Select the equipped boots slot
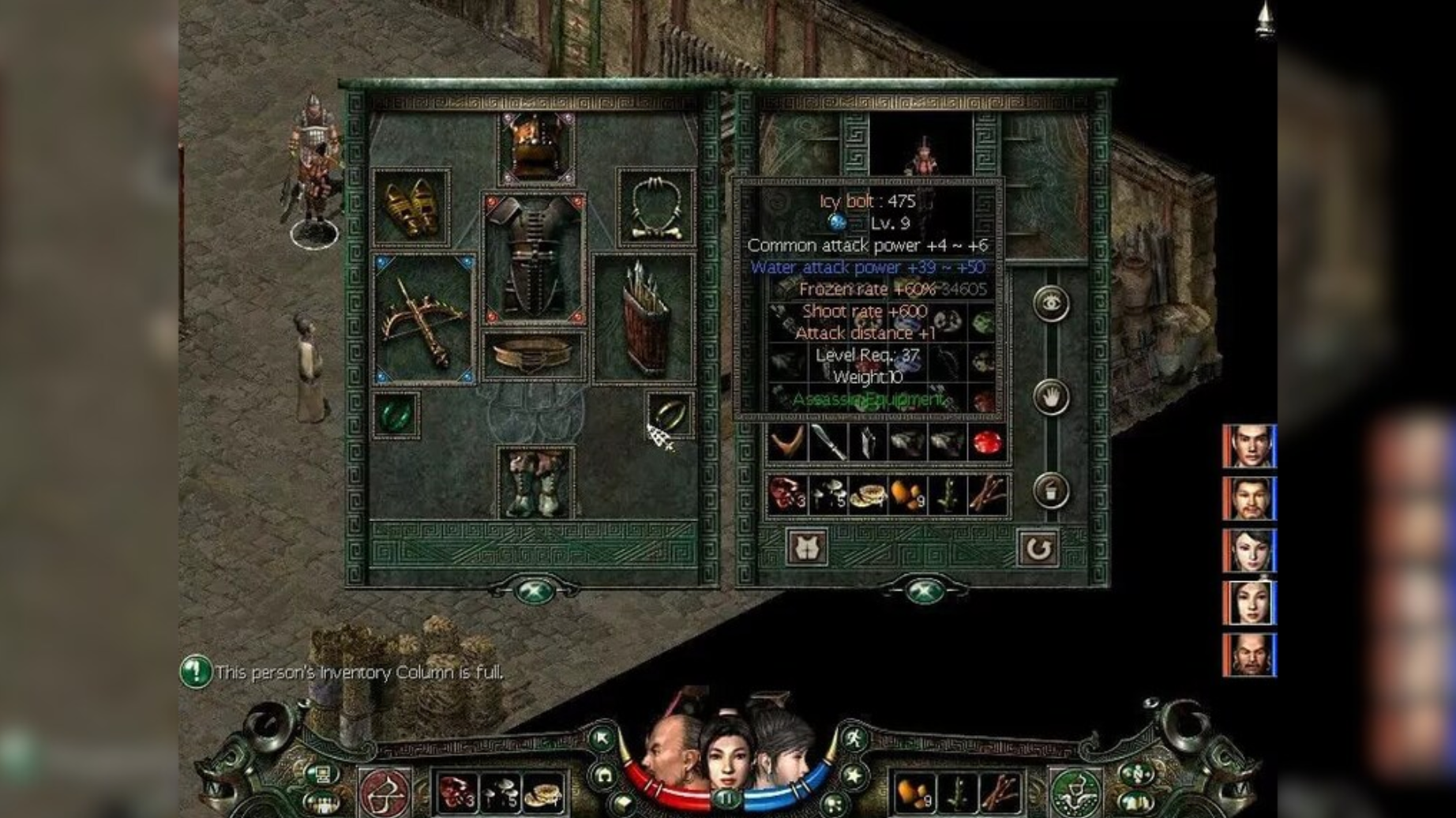1456x818 pixels. tap(535, 482)
